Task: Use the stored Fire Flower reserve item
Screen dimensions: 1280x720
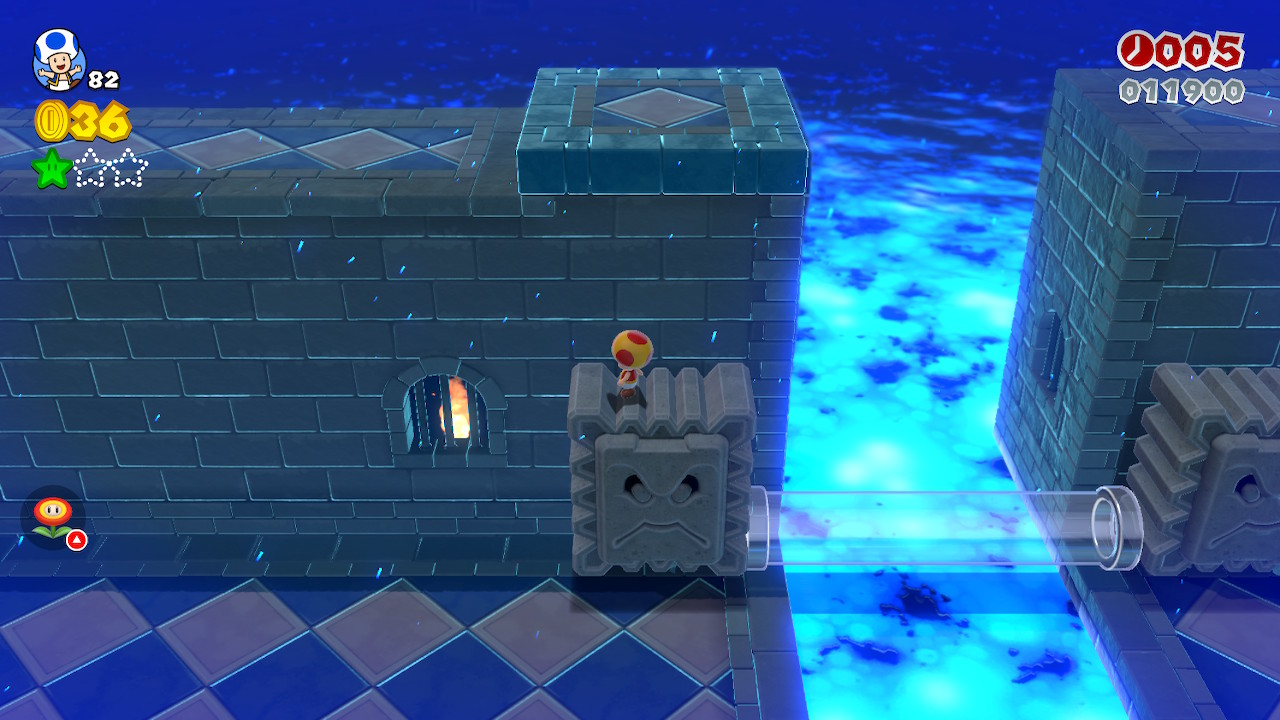Action: click(52, 517)
